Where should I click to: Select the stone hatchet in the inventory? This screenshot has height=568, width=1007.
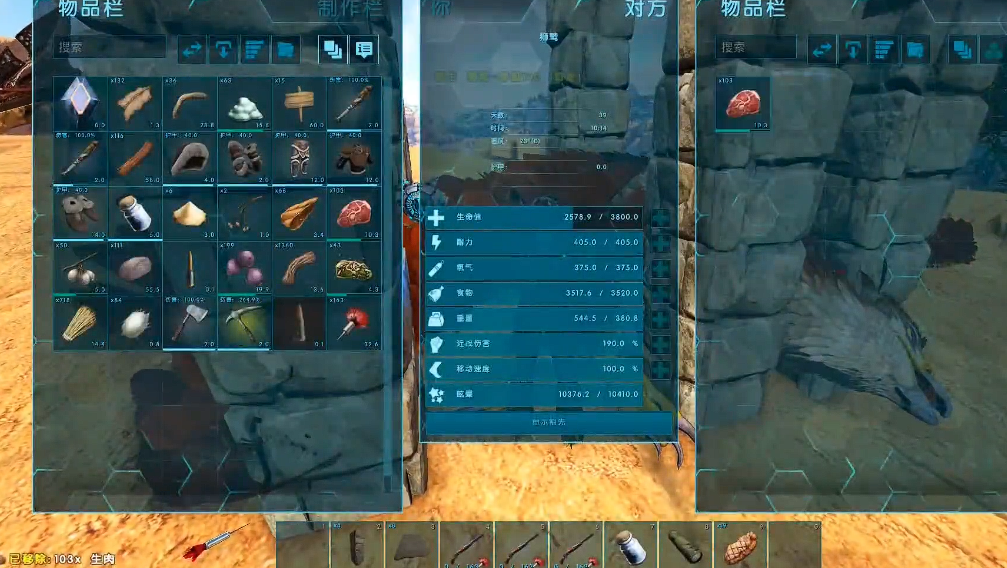click(x=189, y=323)
